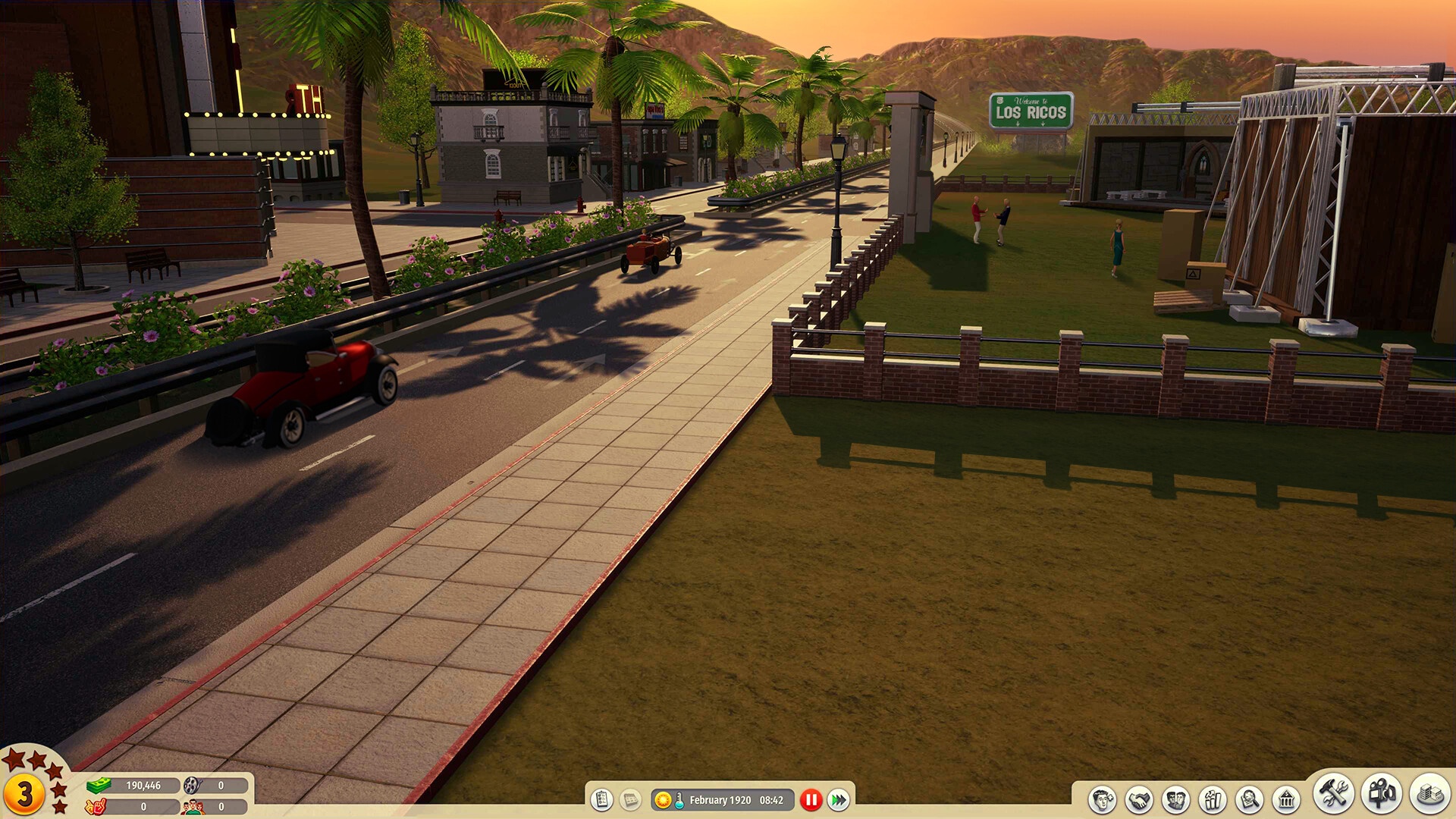Open the actor face icon menu

pyautogui.click(x=1102, y=800)
